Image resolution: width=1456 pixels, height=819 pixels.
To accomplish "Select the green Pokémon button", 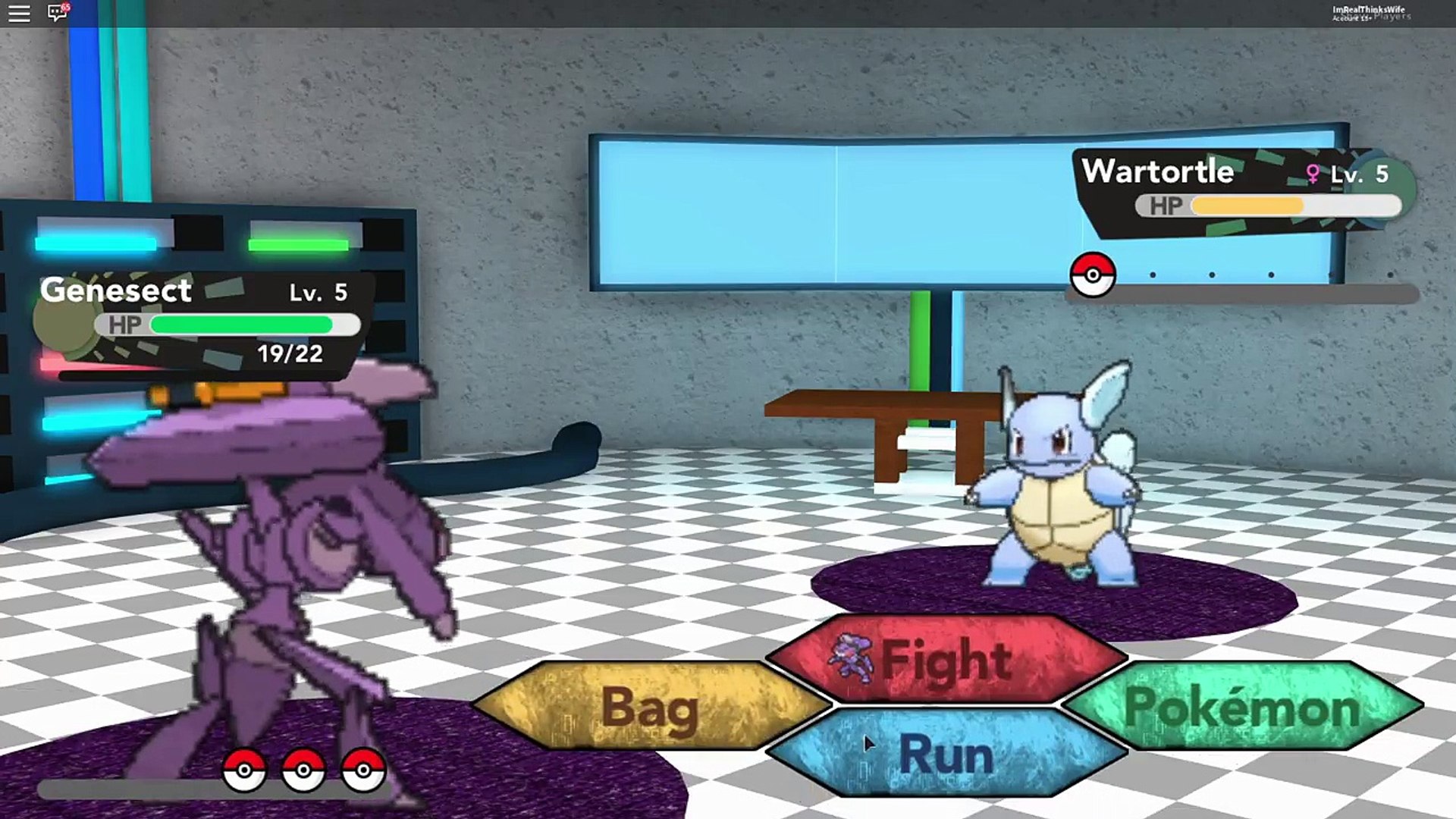I will coord(1241,707).
